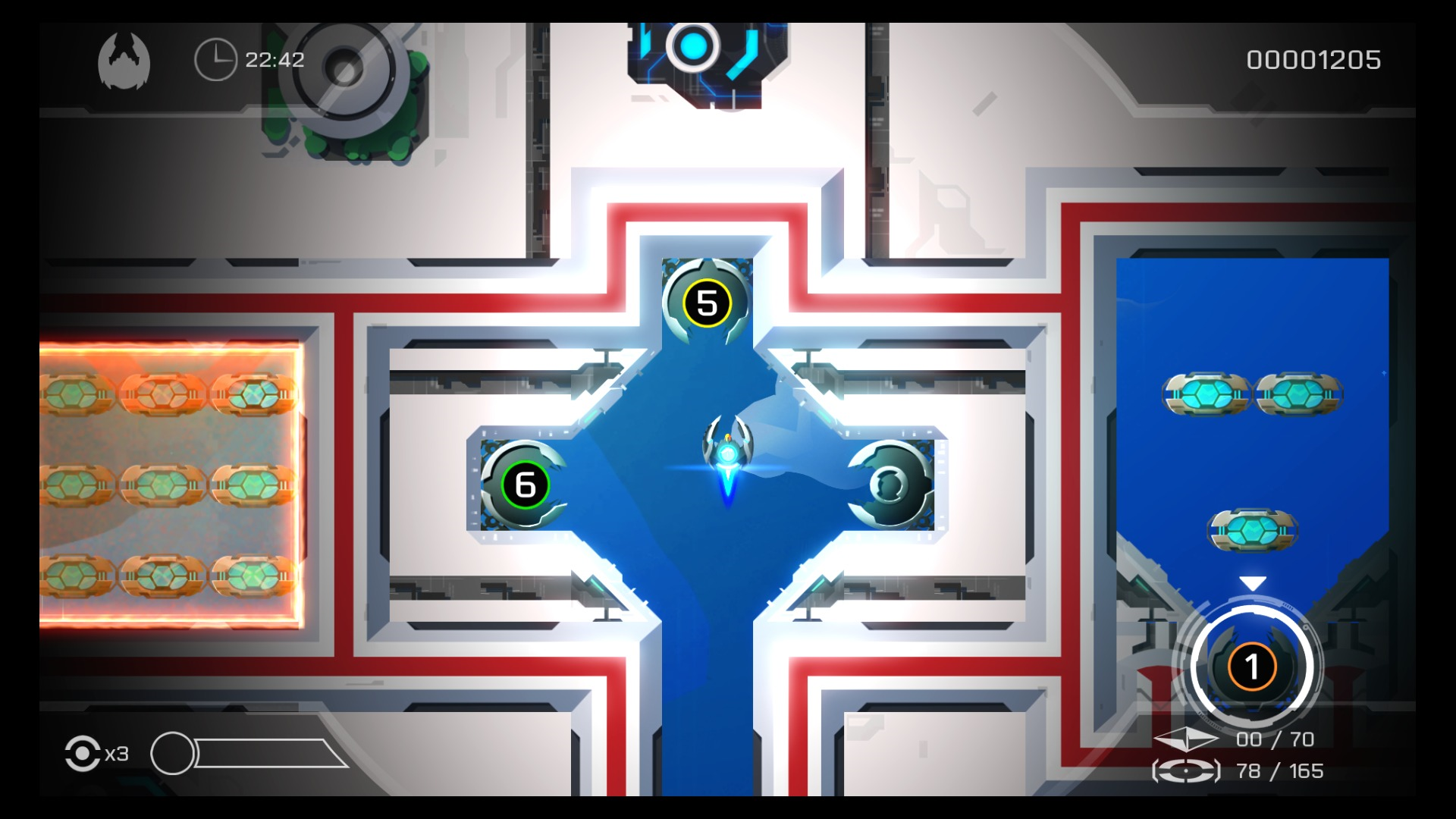Select teleport pod number 6
1456x819 pixels.
(x=523, y=484)
